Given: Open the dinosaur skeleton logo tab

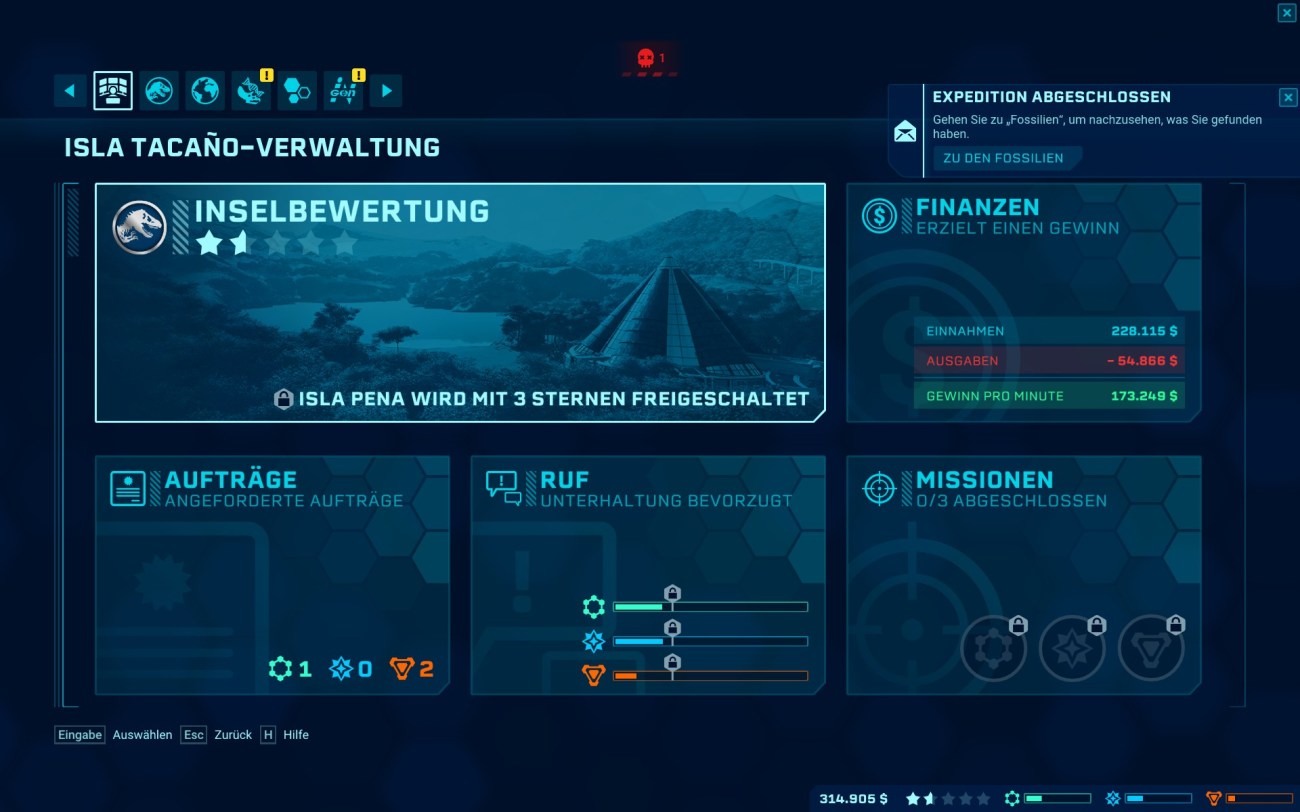Looking at the screenshot, I should [x=159, y=91].
